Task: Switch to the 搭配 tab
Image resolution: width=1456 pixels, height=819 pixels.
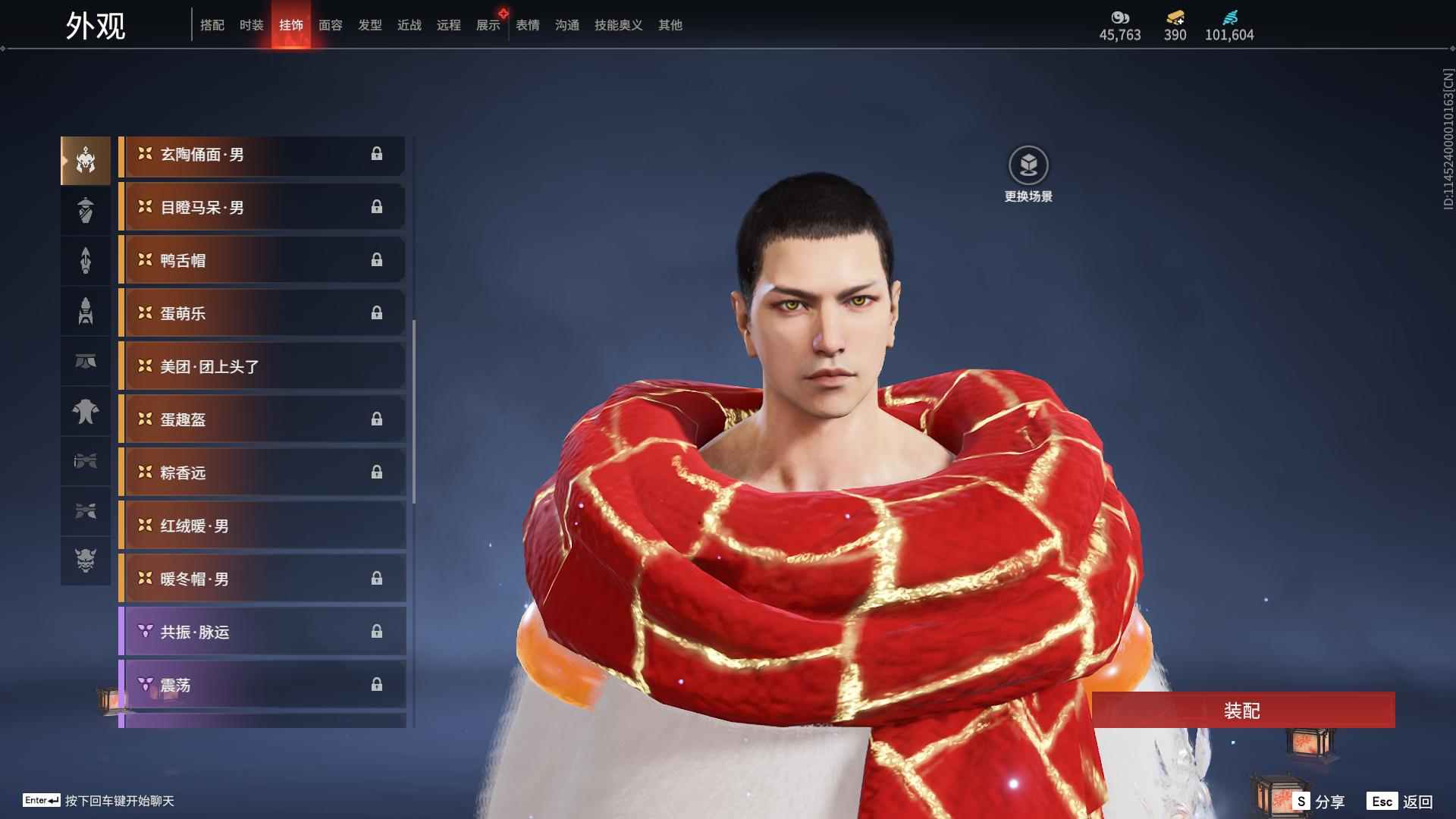Action: click(x=212, y=25)
